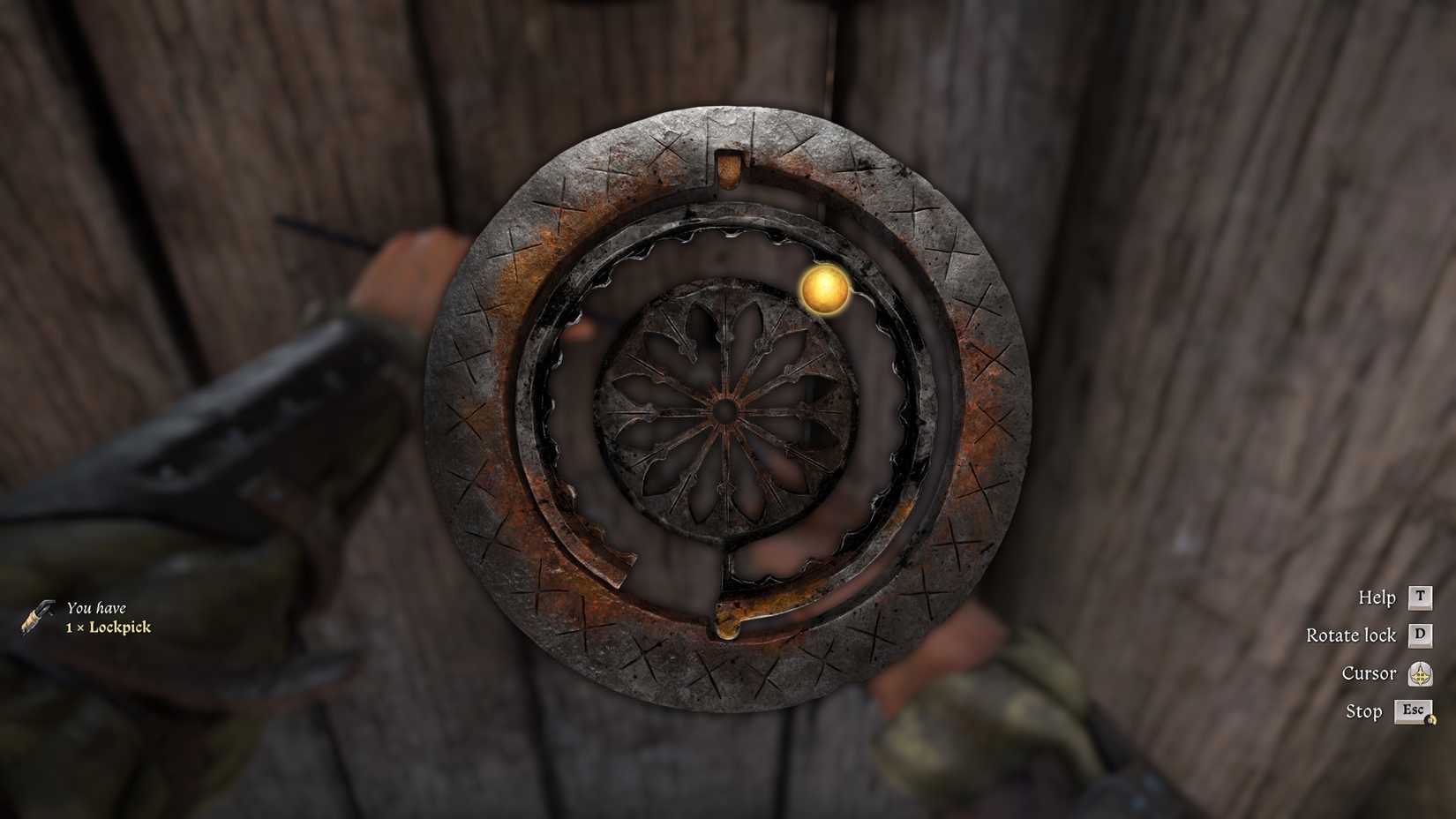This screenshot has width=1456, height=819.
Task: Click the Esc key icon beside Stop
Action: pyautogui.click(x=1414, y=710)
